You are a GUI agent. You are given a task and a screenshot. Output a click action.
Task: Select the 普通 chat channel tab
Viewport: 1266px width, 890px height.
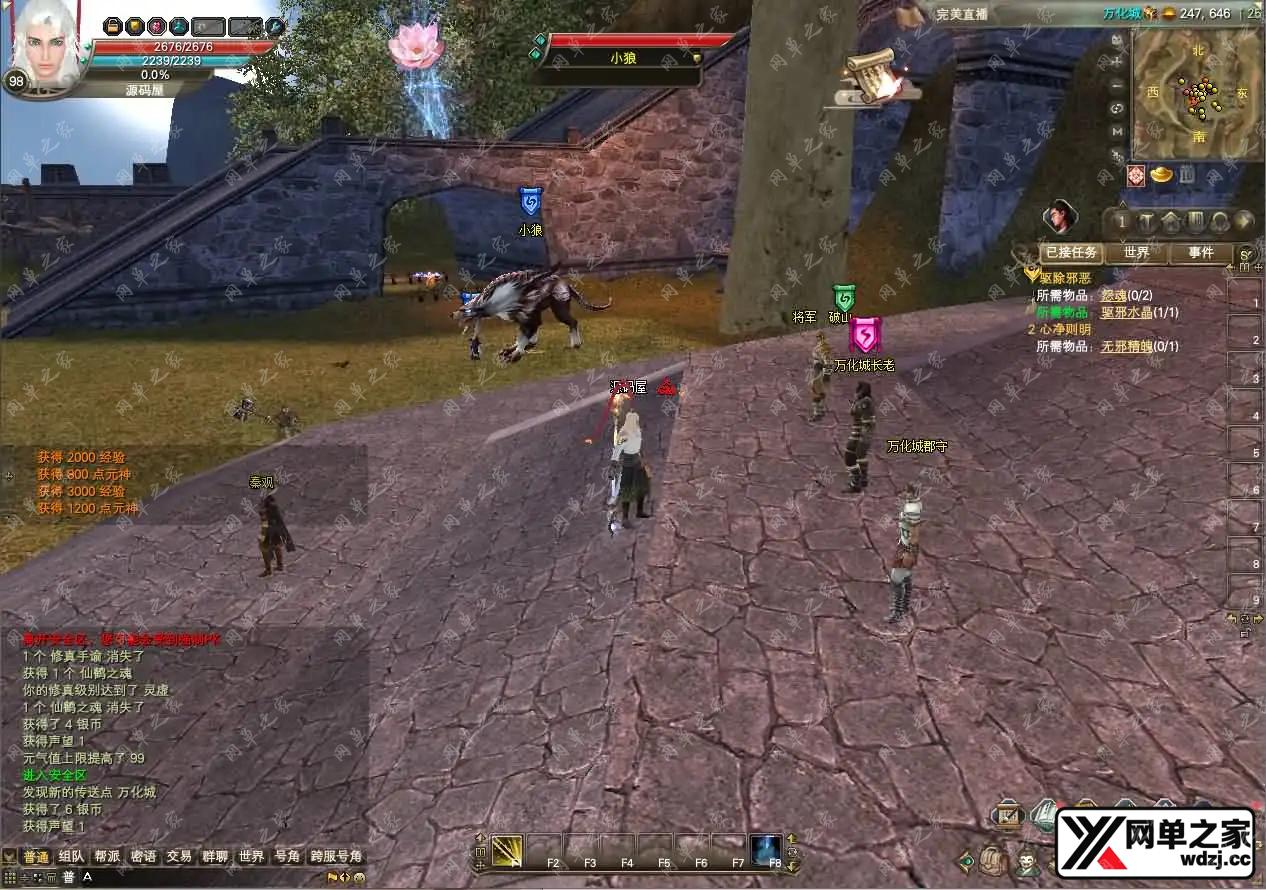click(36, 857)
